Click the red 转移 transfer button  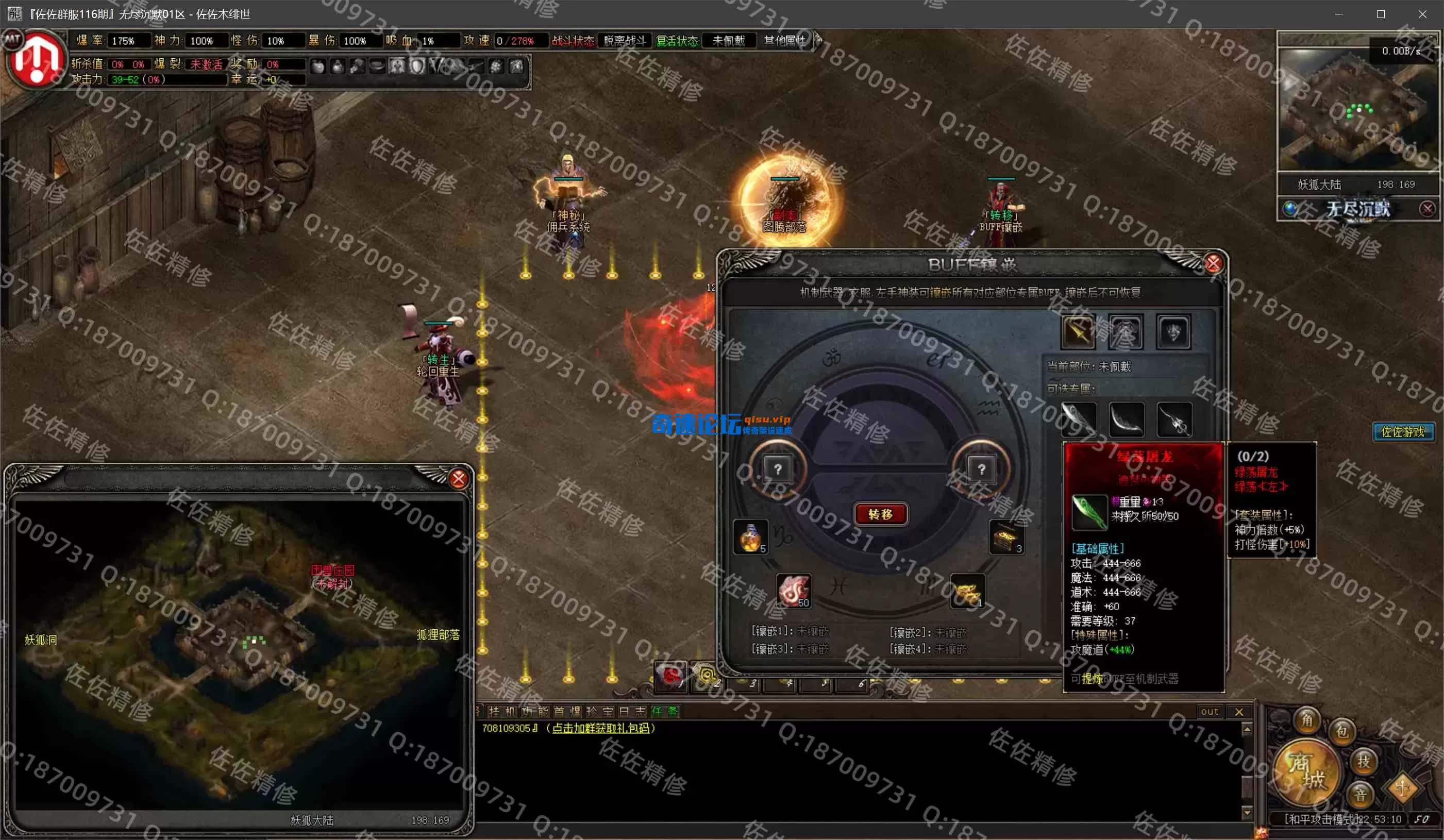point(880,514)
